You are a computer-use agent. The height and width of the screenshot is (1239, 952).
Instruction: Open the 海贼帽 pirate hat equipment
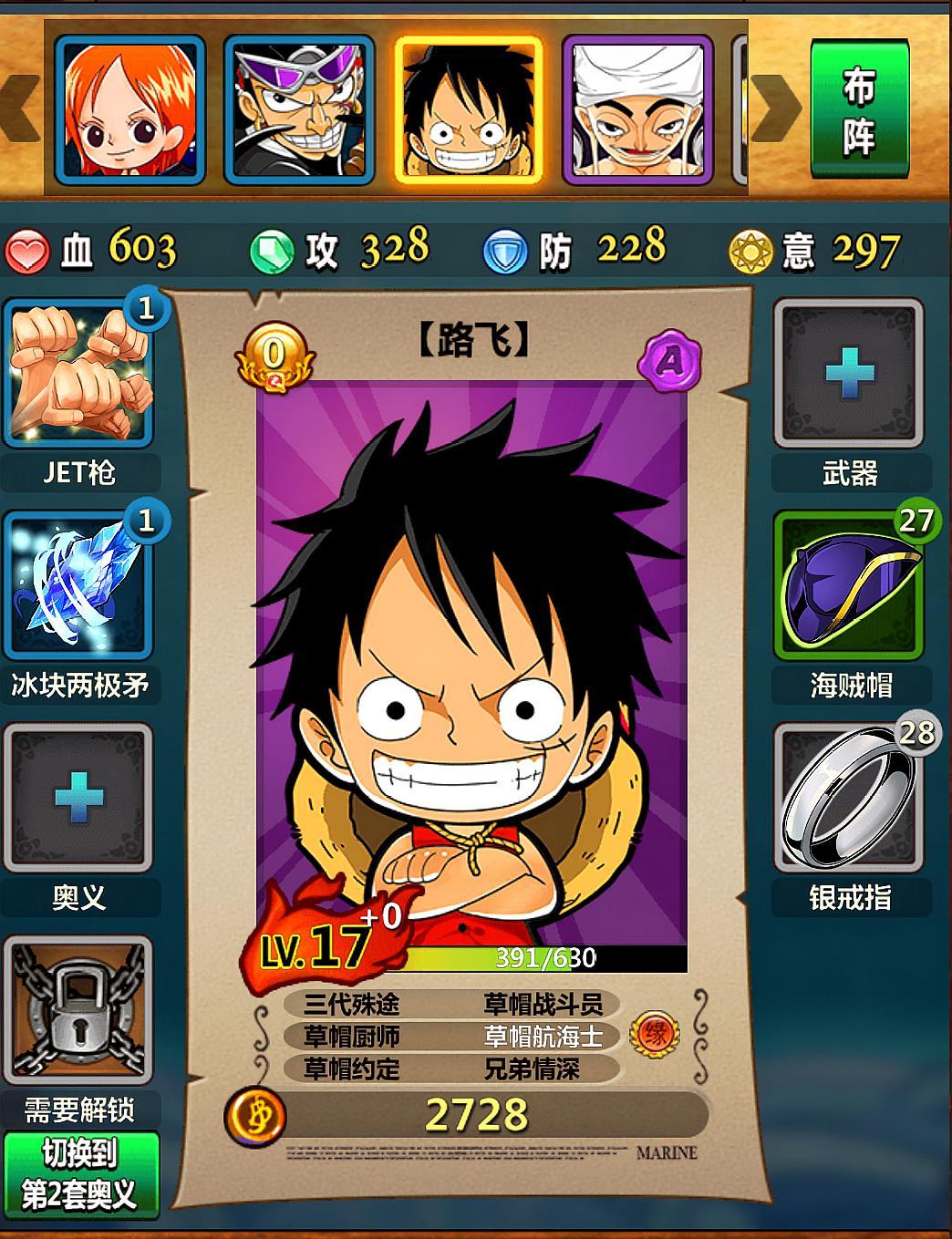point(849,585)
